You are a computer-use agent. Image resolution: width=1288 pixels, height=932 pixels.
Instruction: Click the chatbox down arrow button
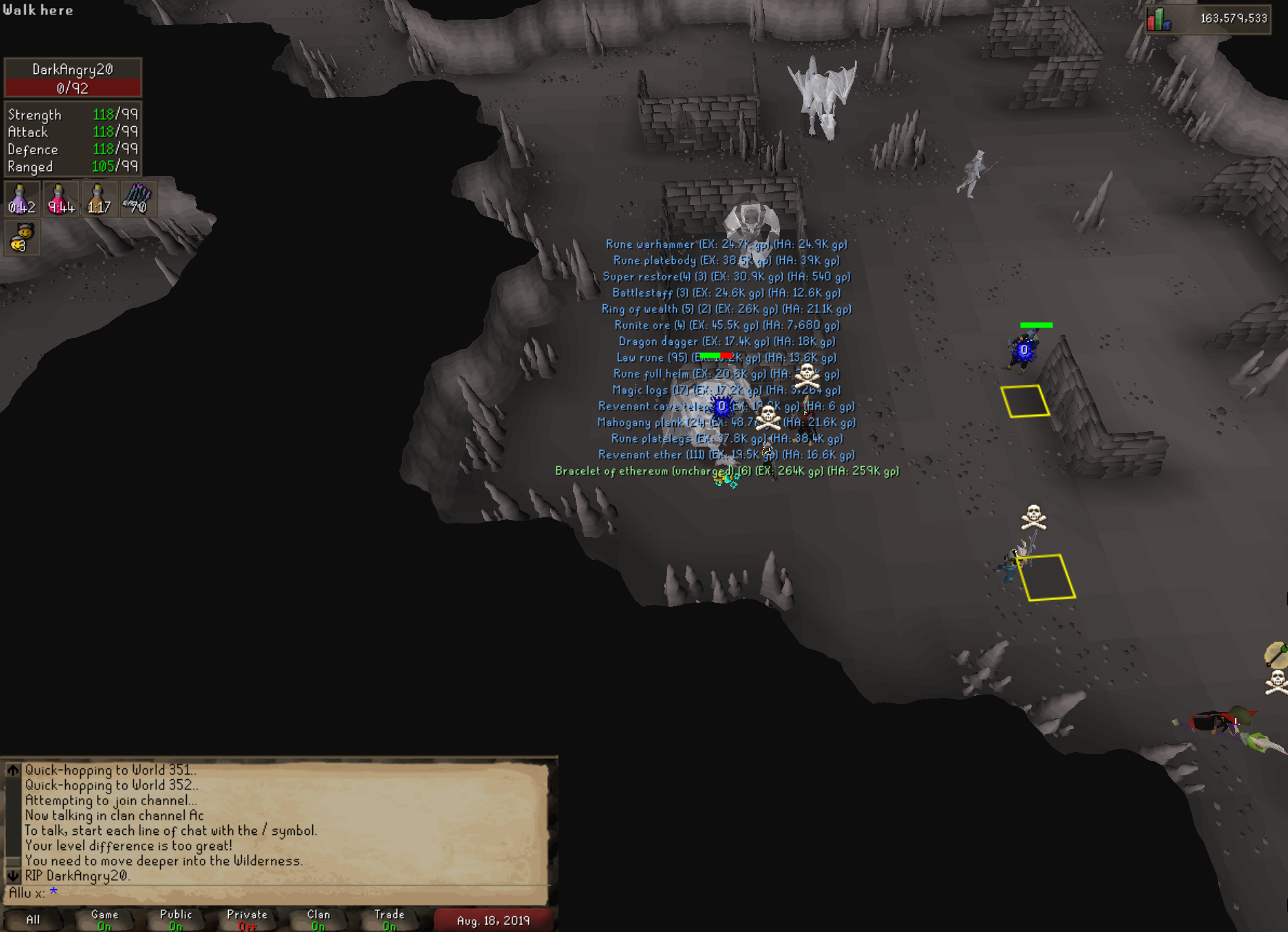point(13,876)
